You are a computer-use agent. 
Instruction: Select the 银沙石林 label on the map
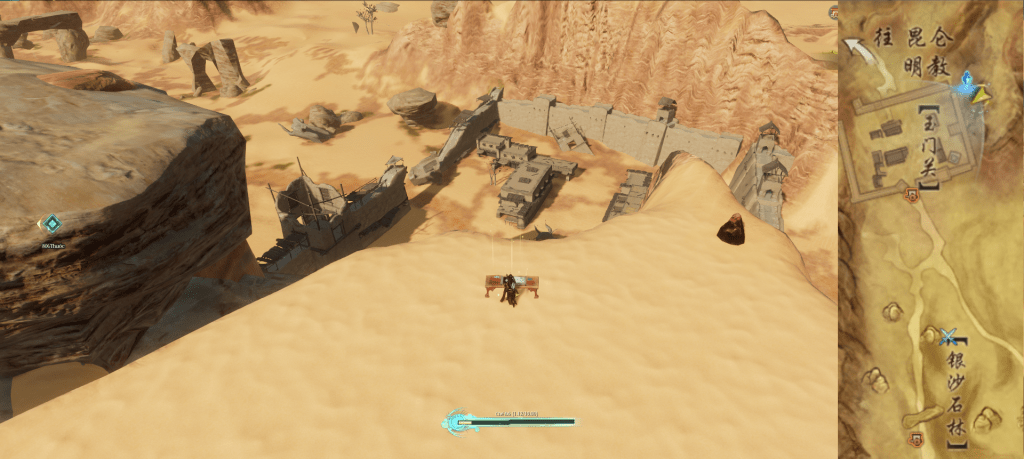click(957, 389)
